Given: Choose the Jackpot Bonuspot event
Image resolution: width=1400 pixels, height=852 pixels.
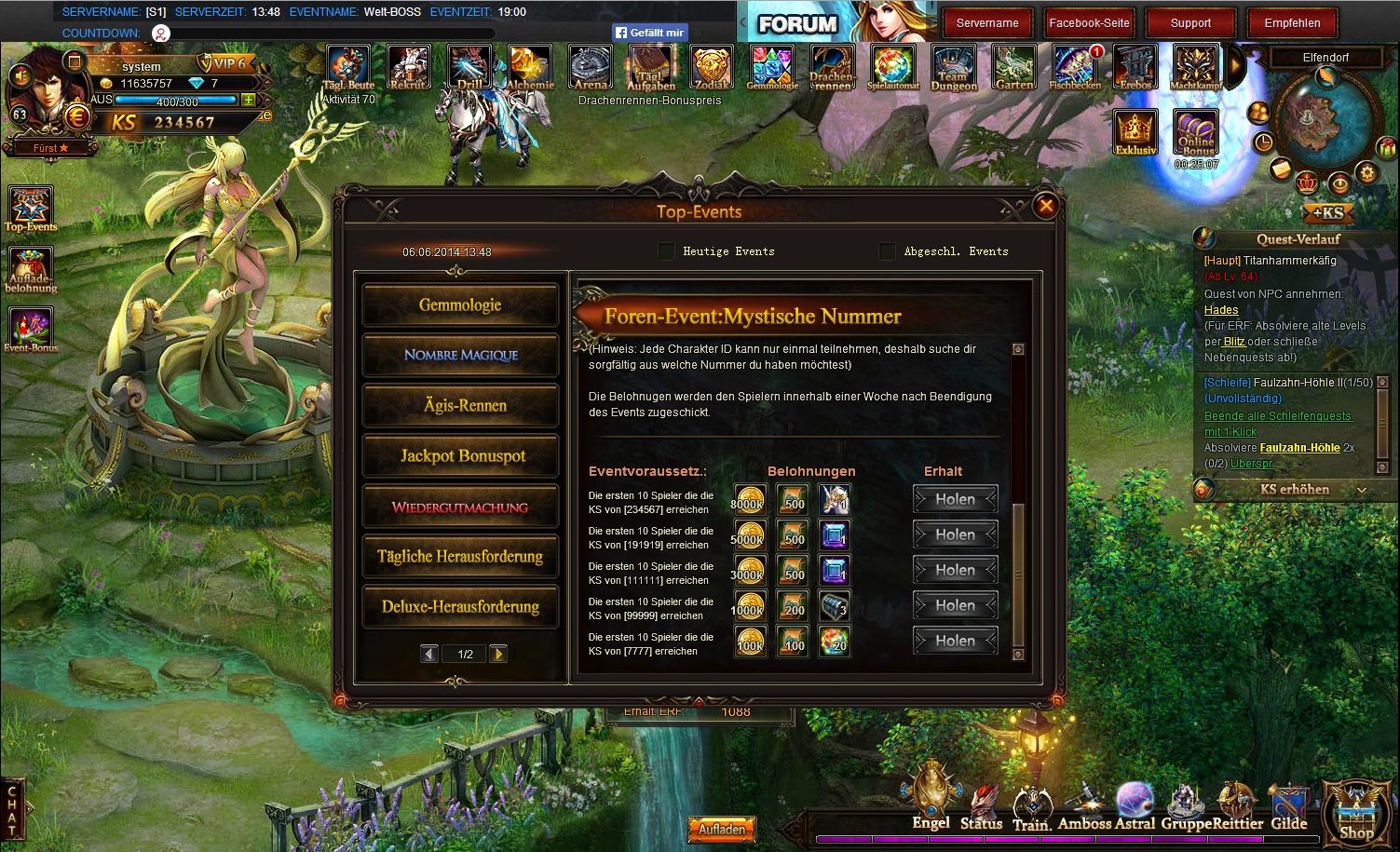Looking at the screenshot, I should click(460, 456).
